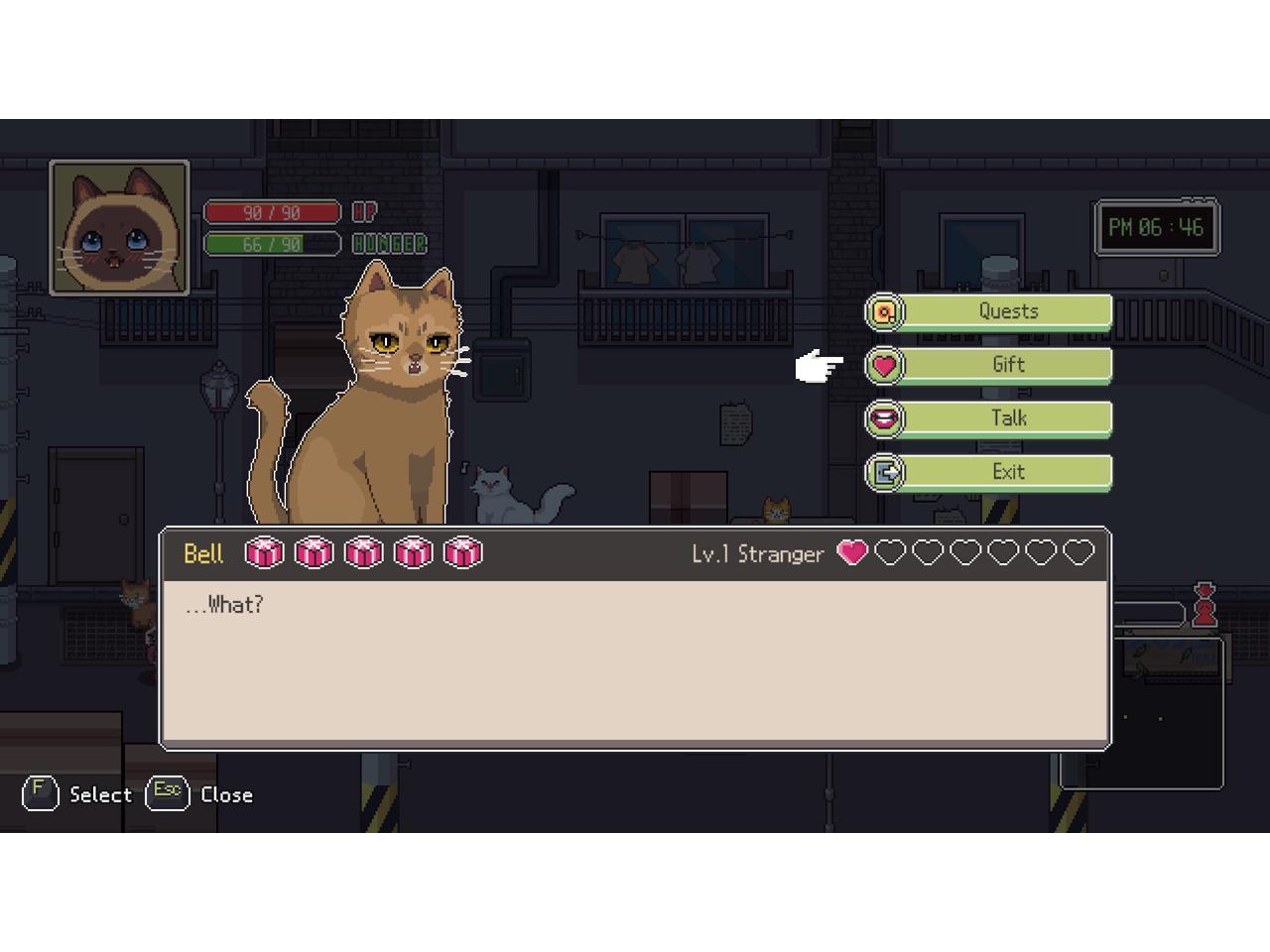Image resolution: width=1270 pixels, height=952 pixels.
Task: Click the Siamese cat player portrait
Action: [x=119, y=228]
